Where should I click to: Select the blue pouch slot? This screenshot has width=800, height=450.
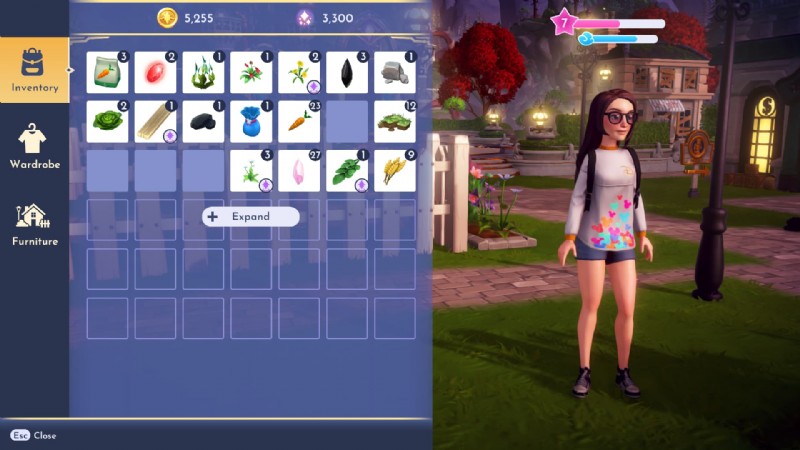tap(251, 121)
